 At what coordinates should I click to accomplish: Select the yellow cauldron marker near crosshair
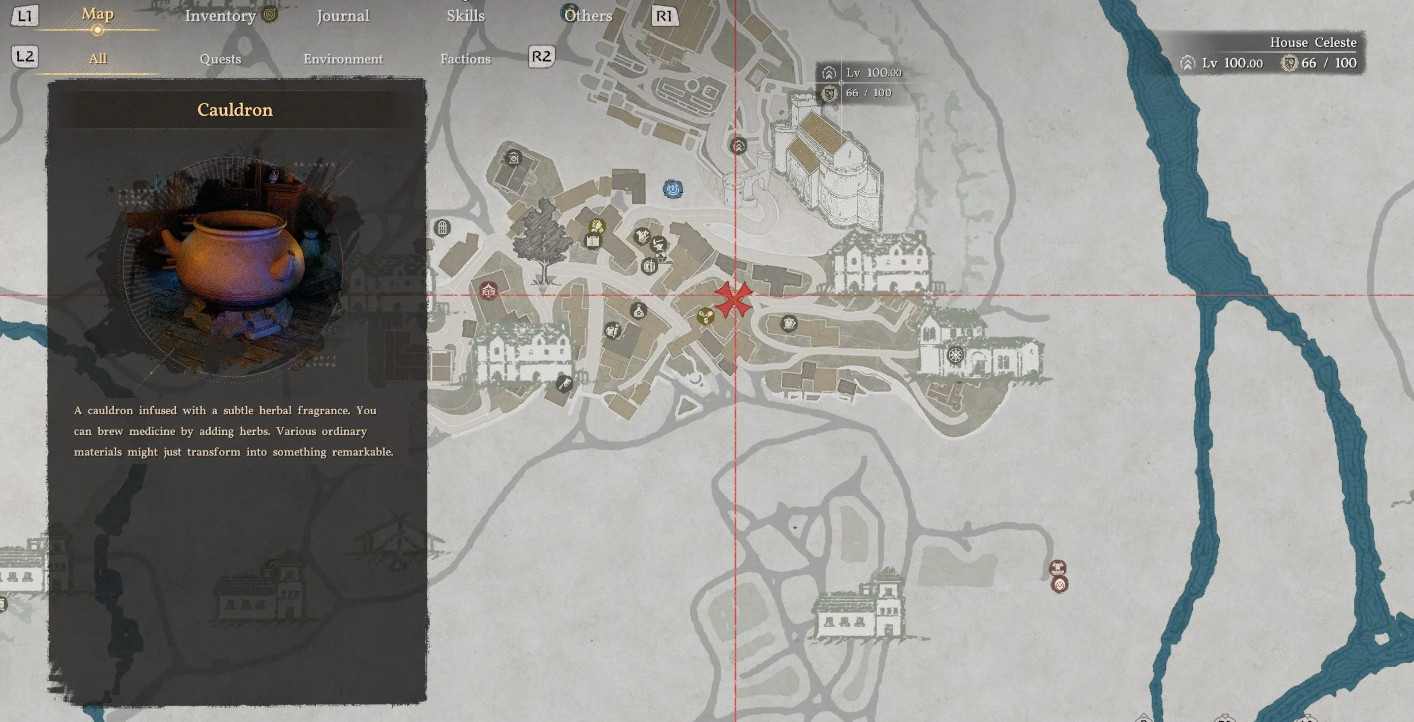[x=705, y=316]
